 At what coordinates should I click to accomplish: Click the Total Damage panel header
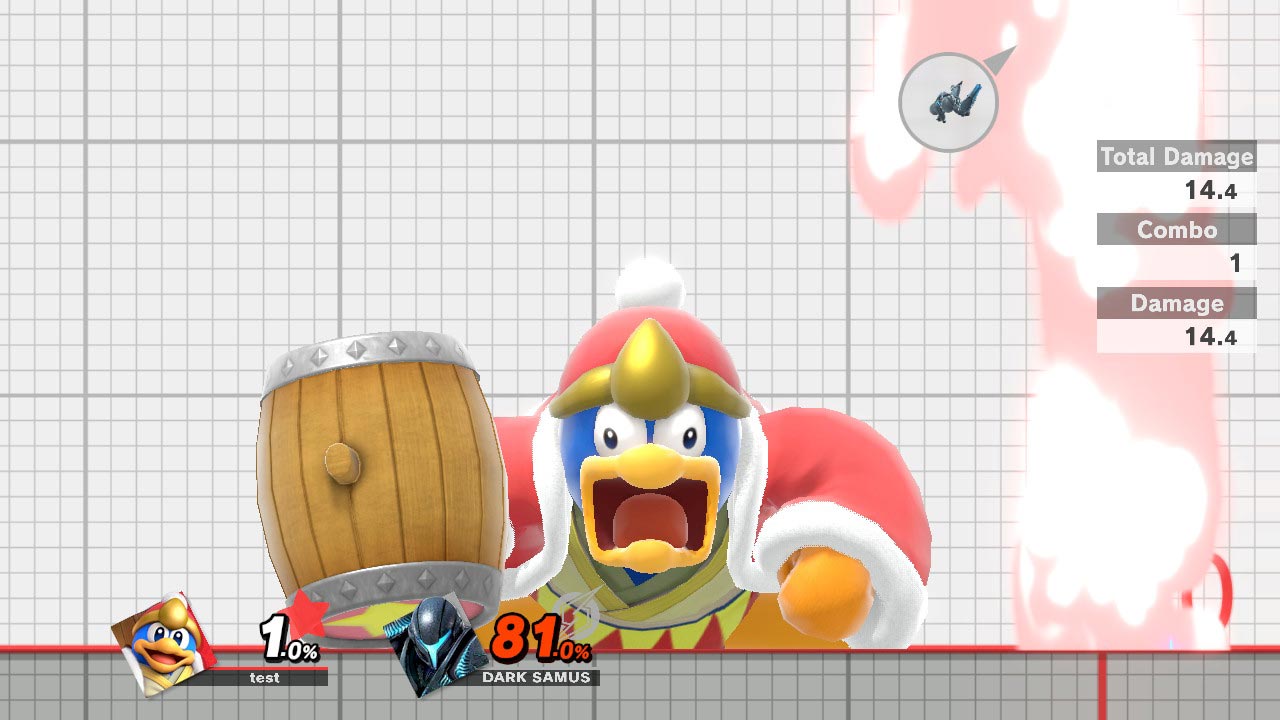pyautogui.click(x=1176, y=157)
